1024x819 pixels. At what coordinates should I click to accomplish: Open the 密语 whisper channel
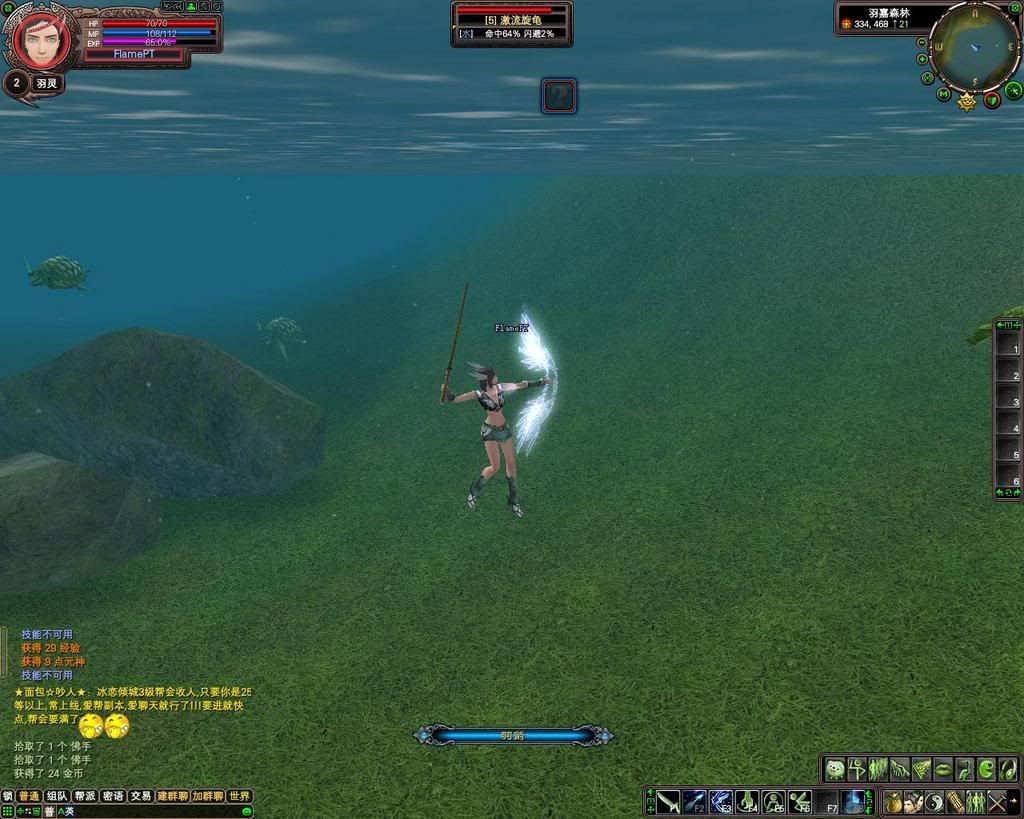point(113,796)
